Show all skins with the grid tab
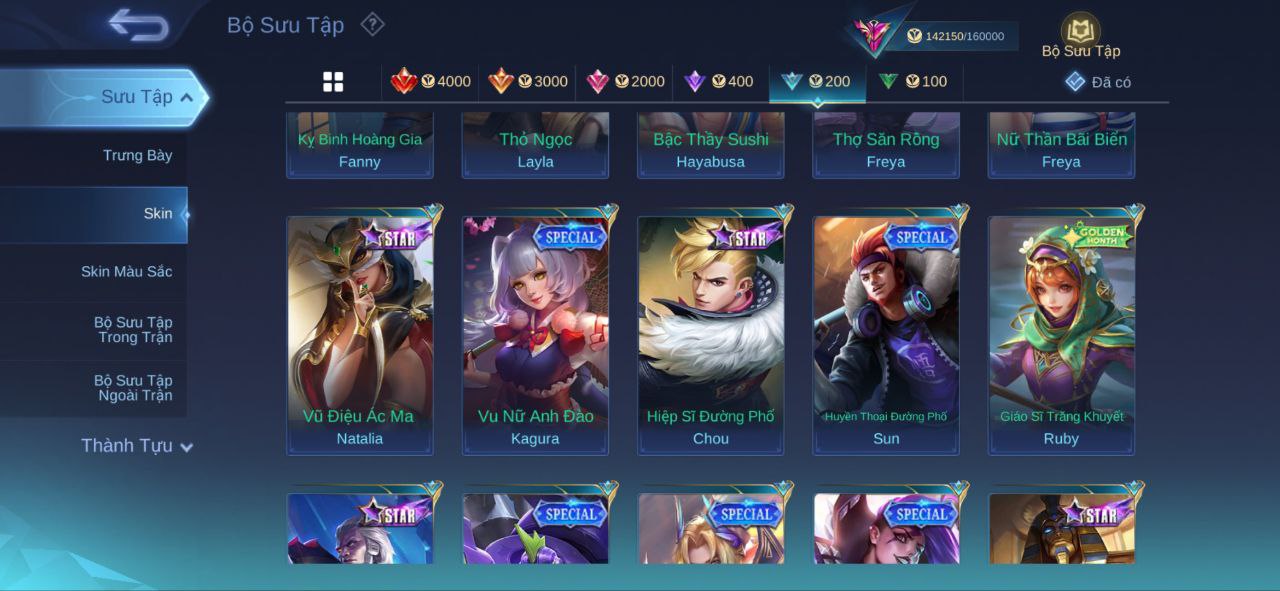Image resolution: width=1280 pixels, height=591 pixels. coord(333,82)
